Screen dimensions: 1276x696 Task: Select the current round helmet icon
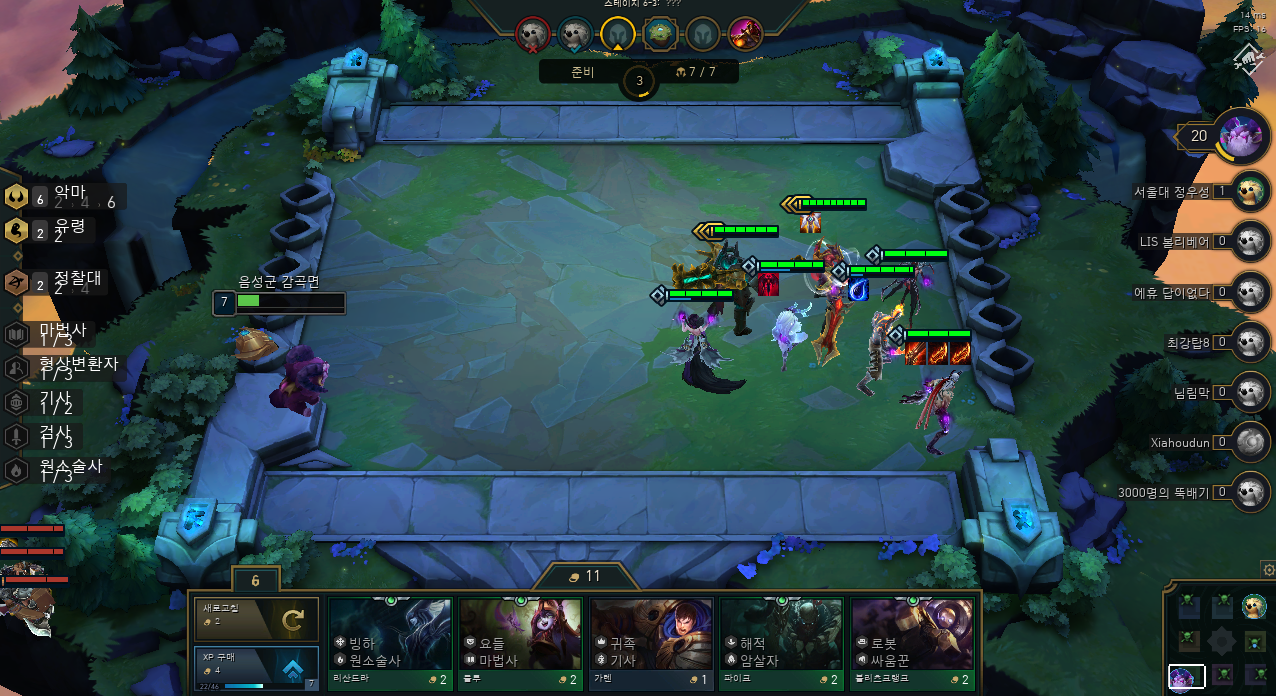click(x=618, y=35)
